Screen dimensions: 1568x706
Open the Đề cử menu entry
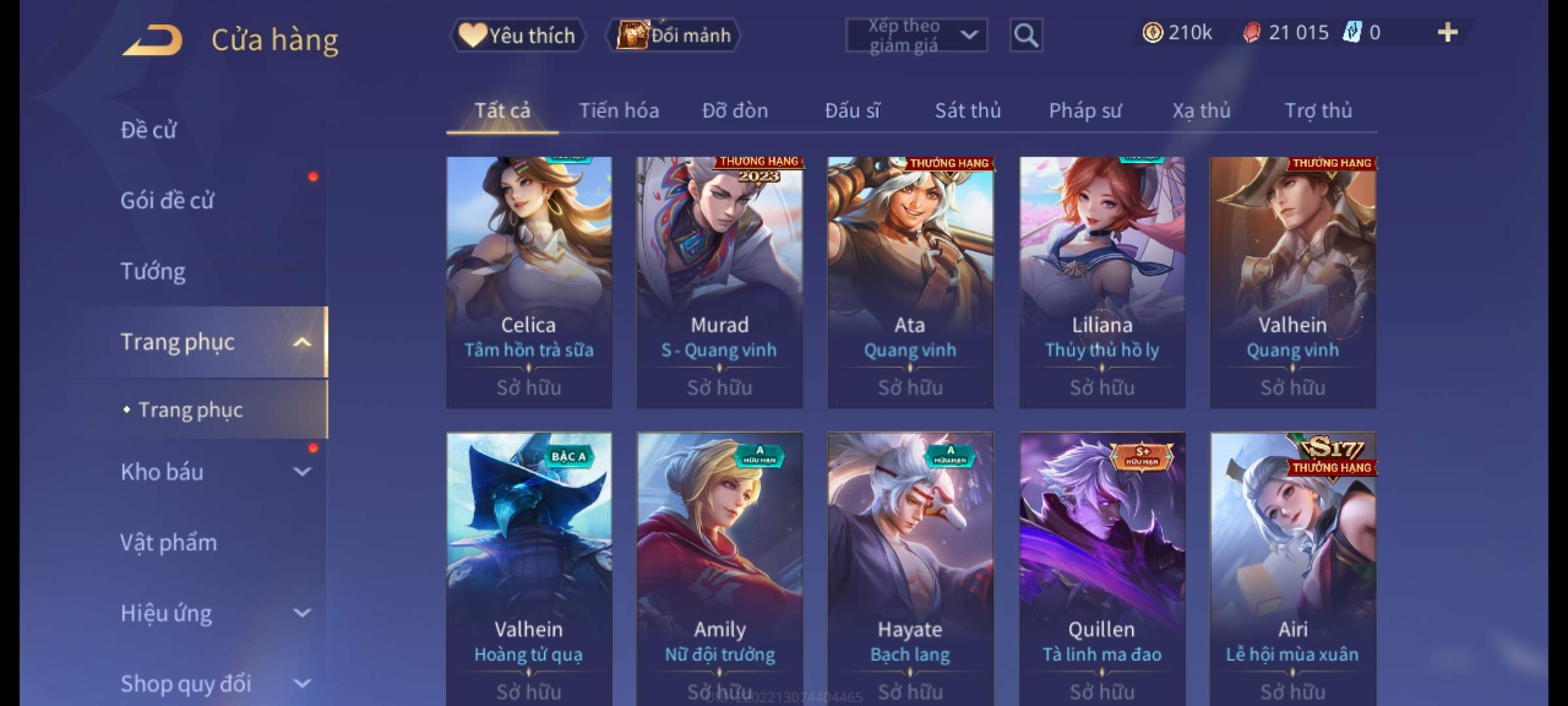[x=148, y=130]
